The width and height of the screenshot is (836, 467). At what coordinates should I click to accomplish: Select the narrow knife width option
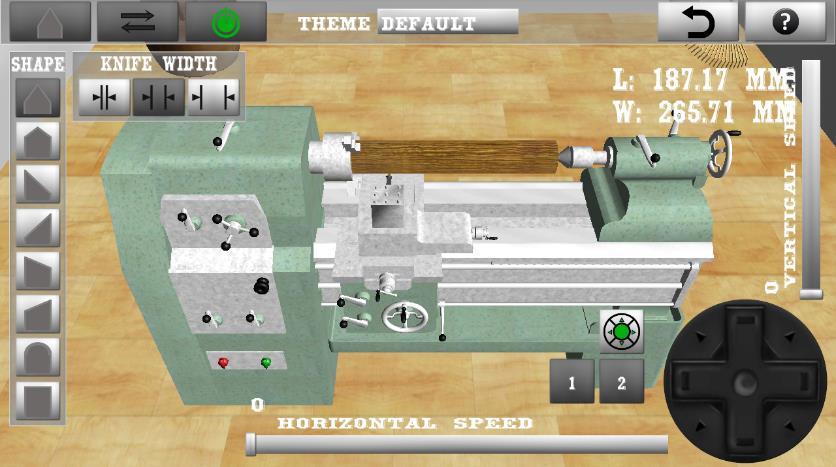[104, 97]
